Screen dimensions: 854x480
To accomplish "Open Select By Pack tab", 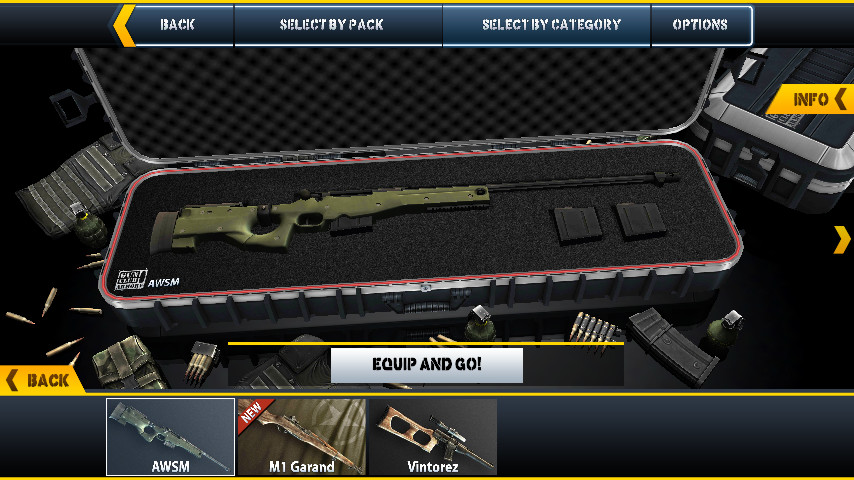I will tap(338, 25).
